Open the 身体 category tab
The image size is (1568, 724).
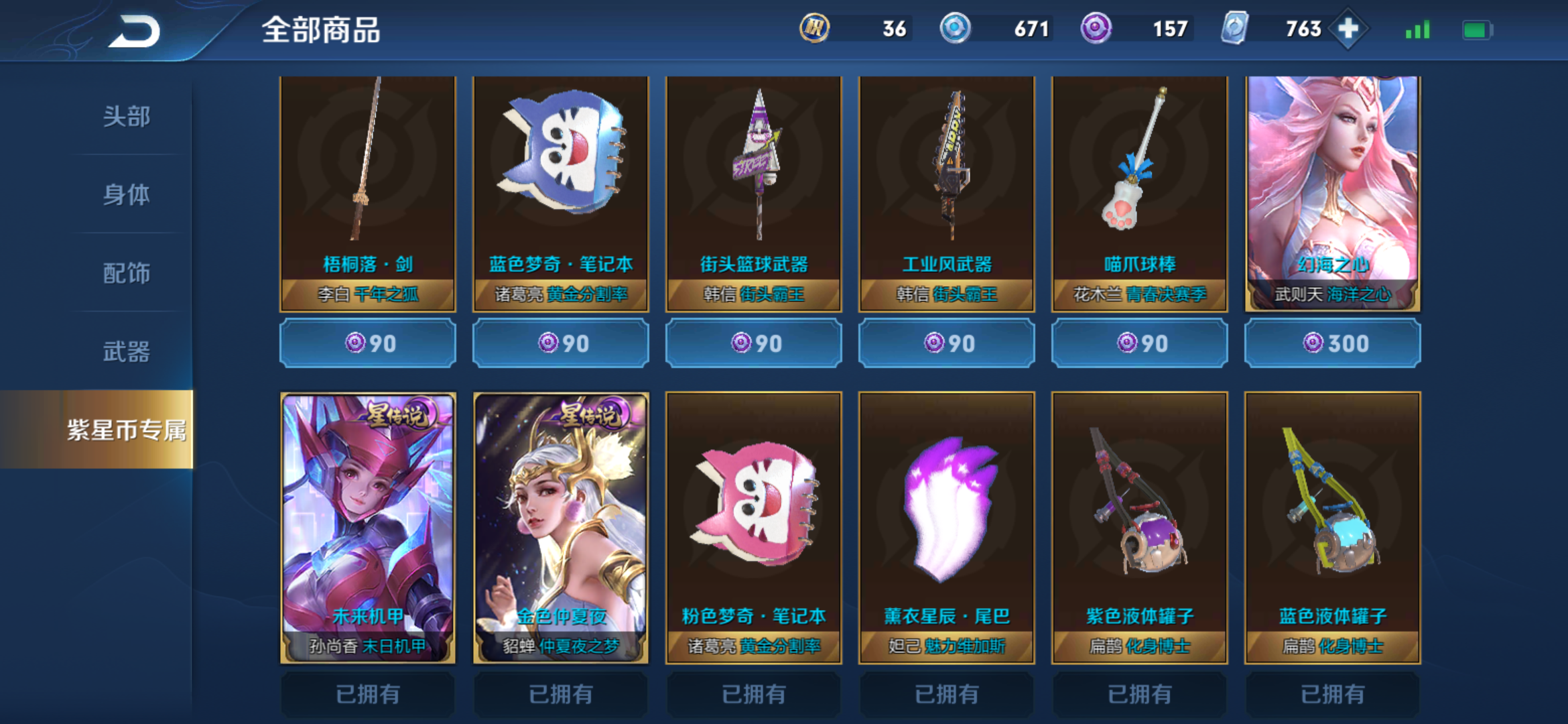click(x=126, y=195)
